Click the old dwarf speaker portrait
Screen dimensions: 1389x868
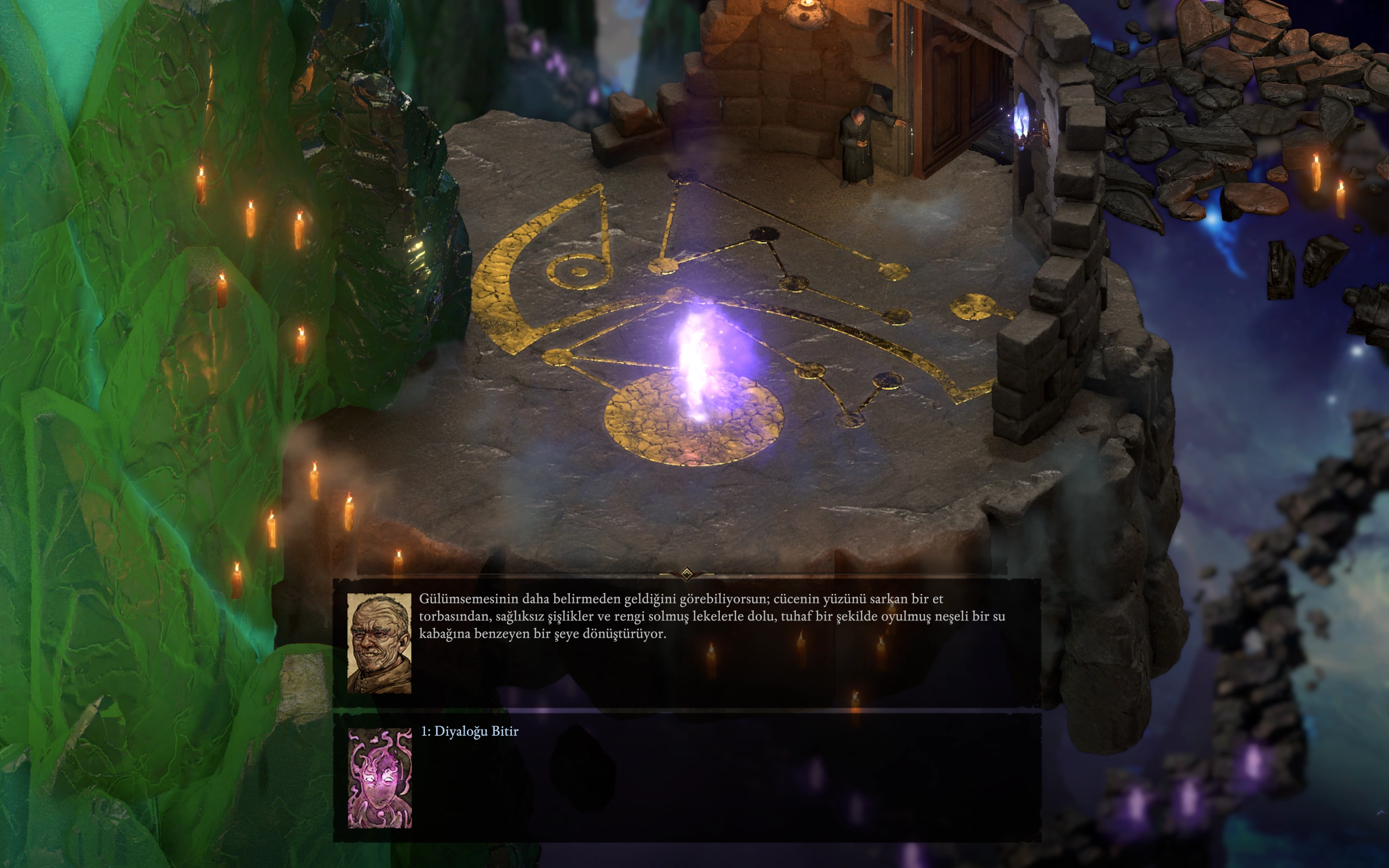pos(379,644)
